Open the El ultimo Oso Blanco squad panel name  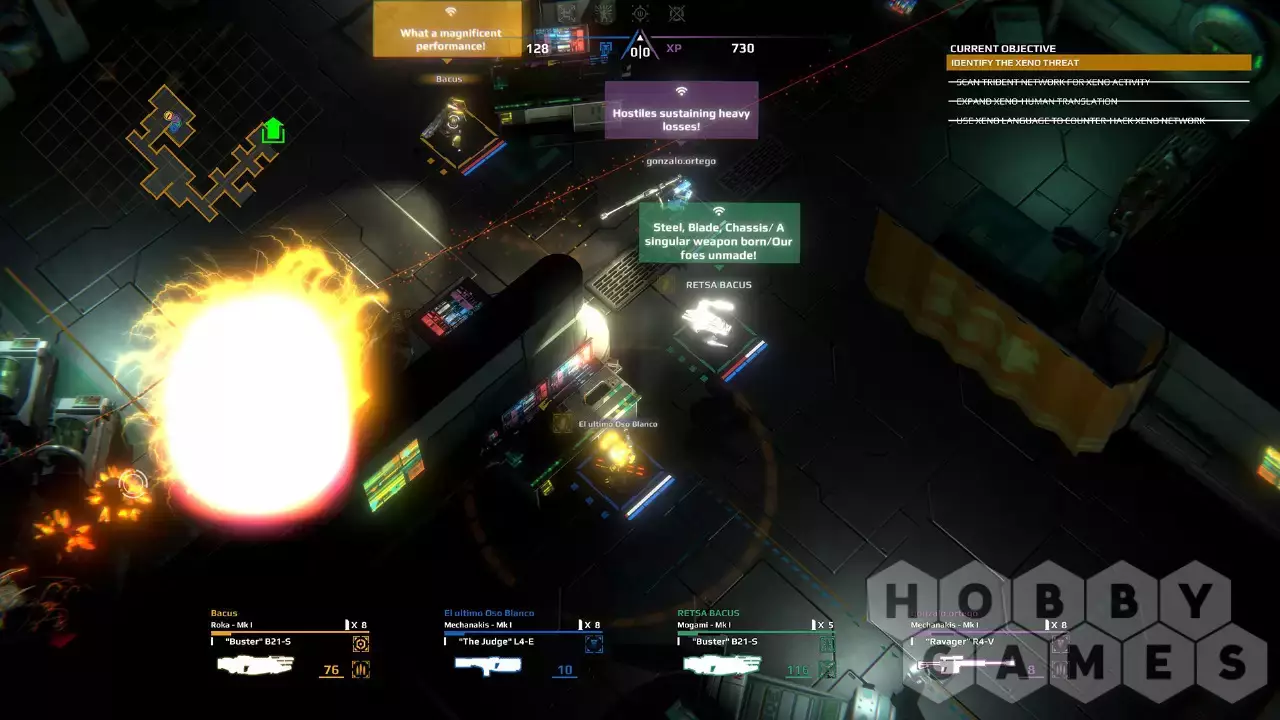tap(489, 613)
